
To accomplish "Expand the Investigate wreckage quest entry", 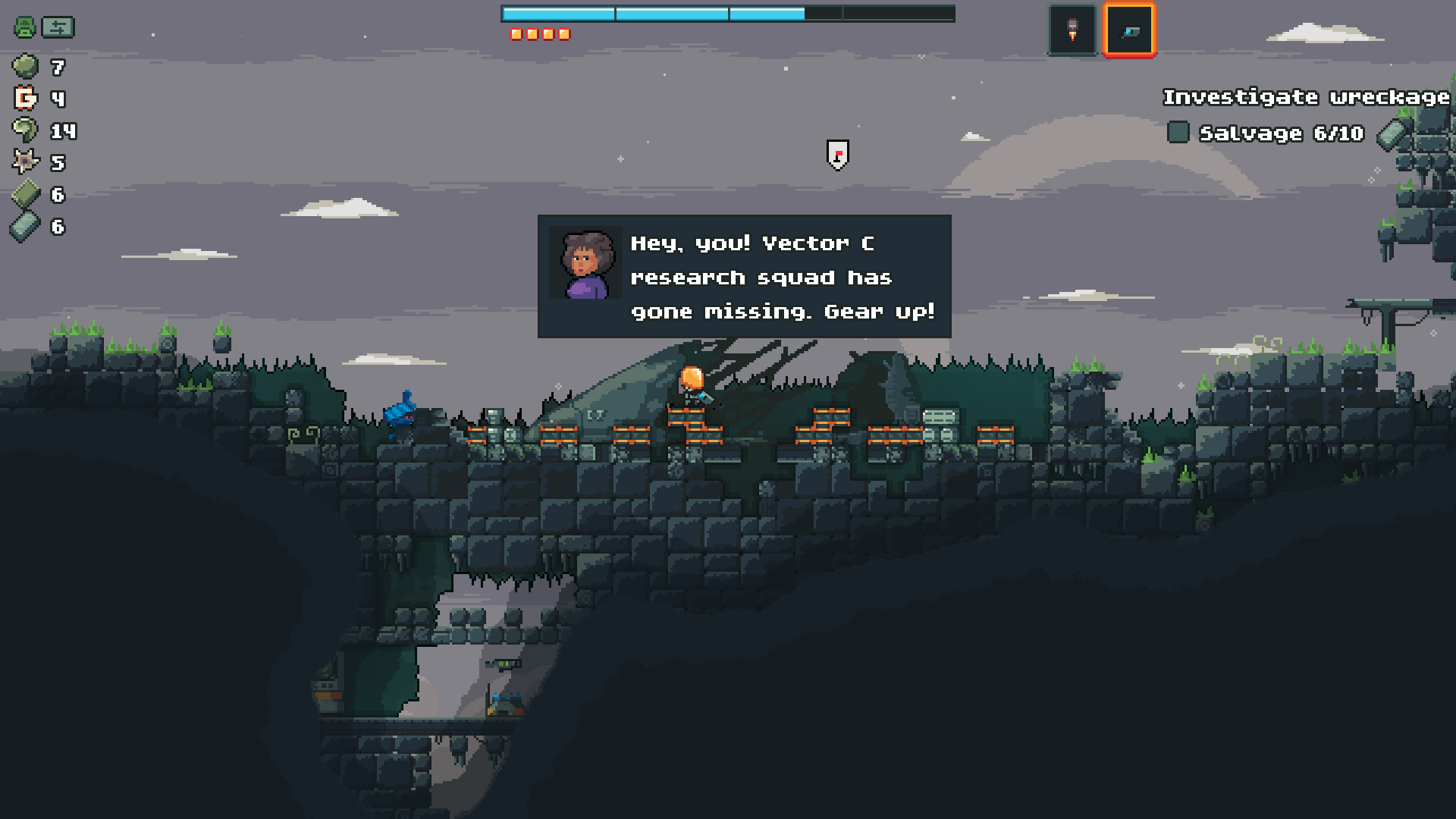I will click(x=1306, y=97).
